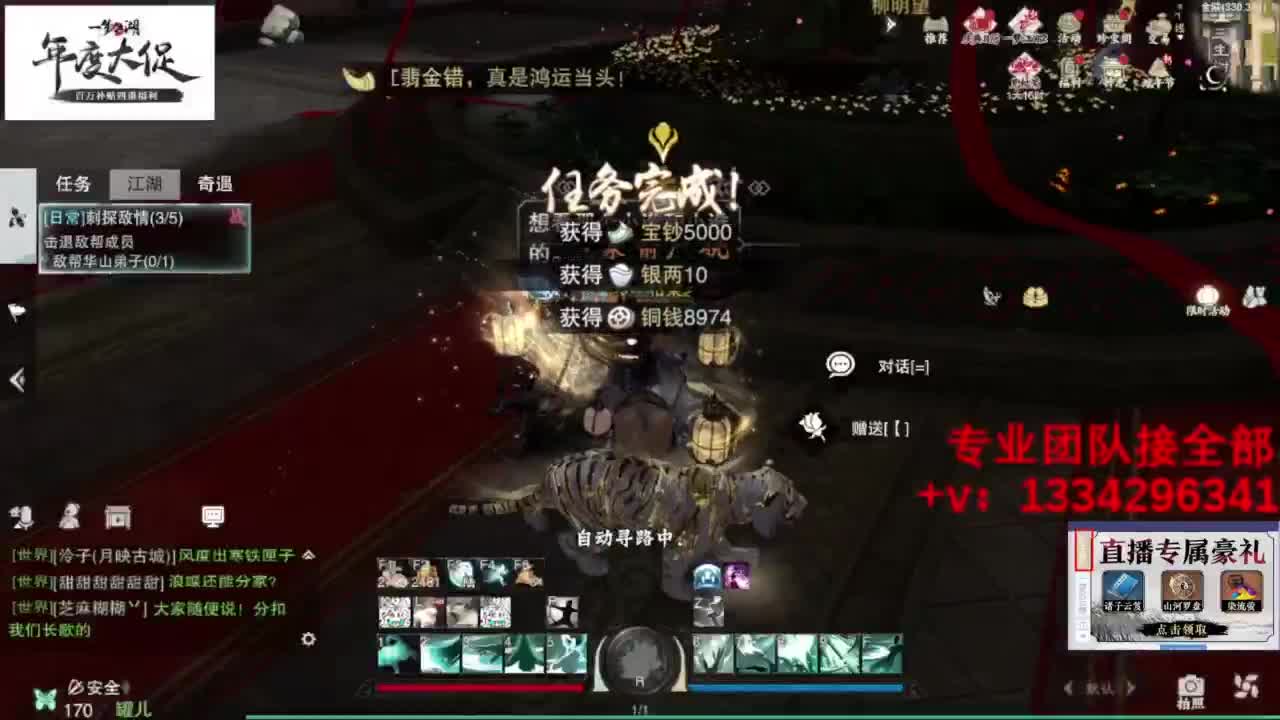Switch to the 江湖 tab
Viewport: 1280px width, 720px height.
point(145,184)
